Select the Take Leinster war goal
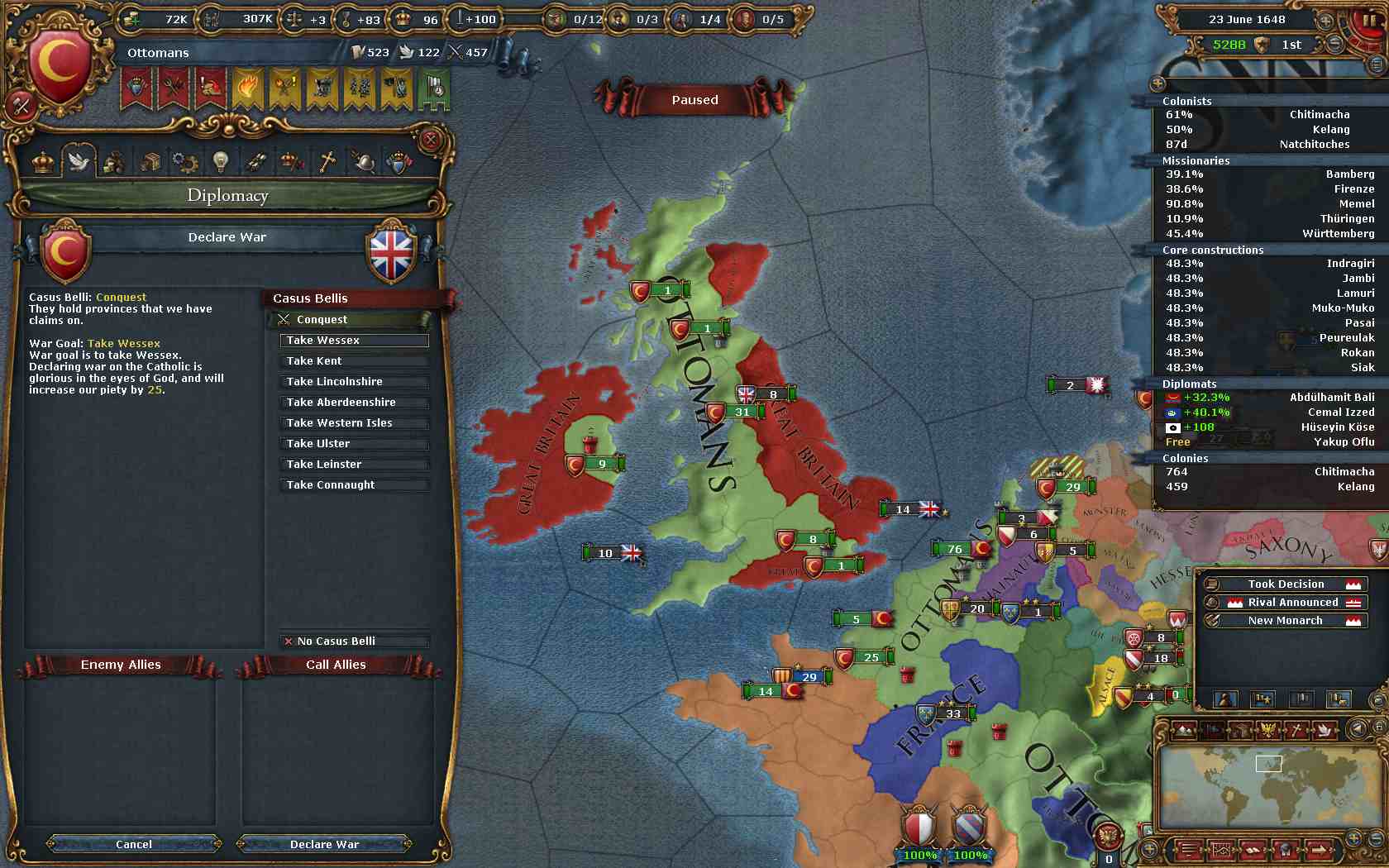Screen dimensions: 1389x868 354,465
